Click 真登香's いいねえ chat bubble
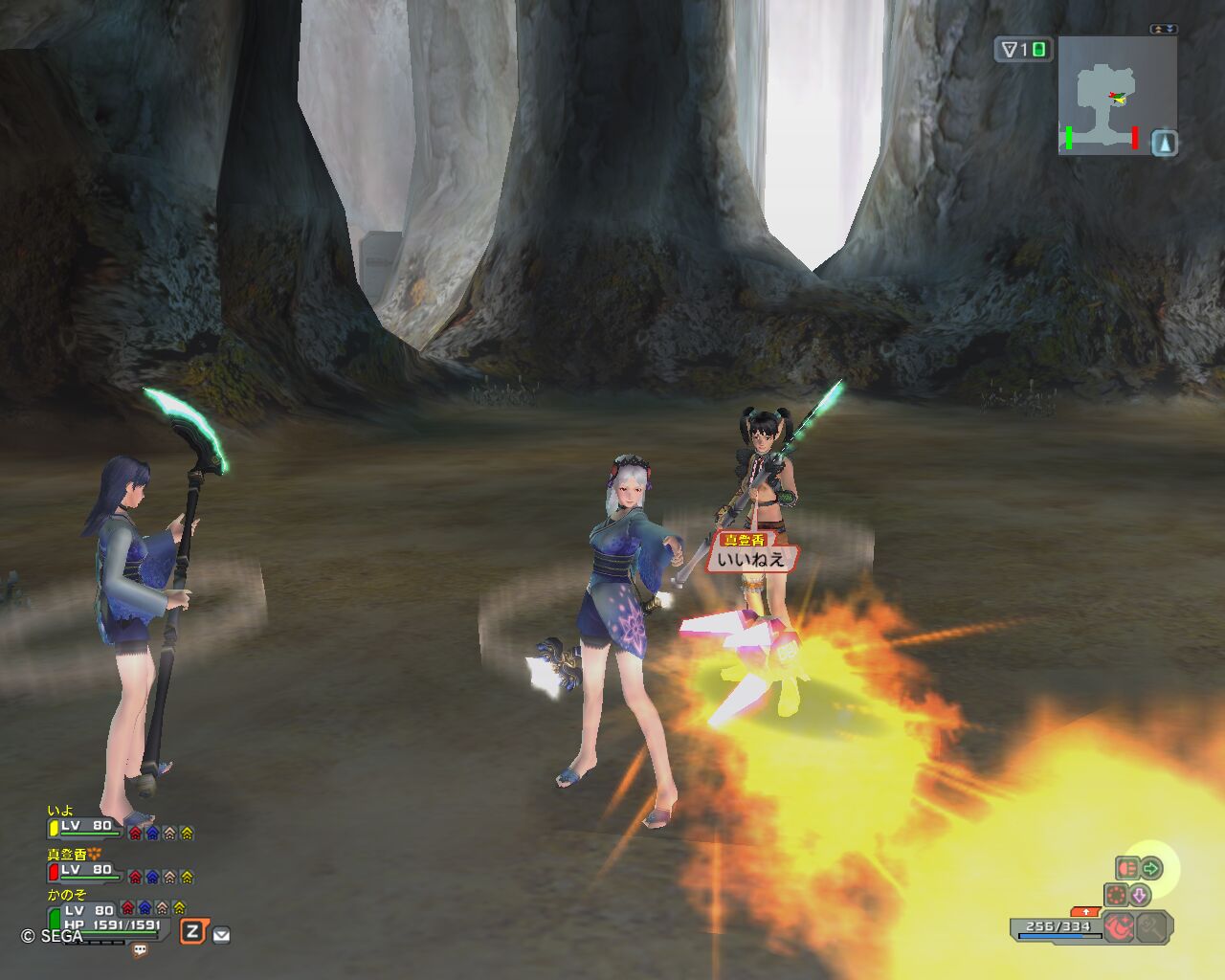The height and width of the screenshot is (980, 1225). pyautogui.click(x=750, y=558)
